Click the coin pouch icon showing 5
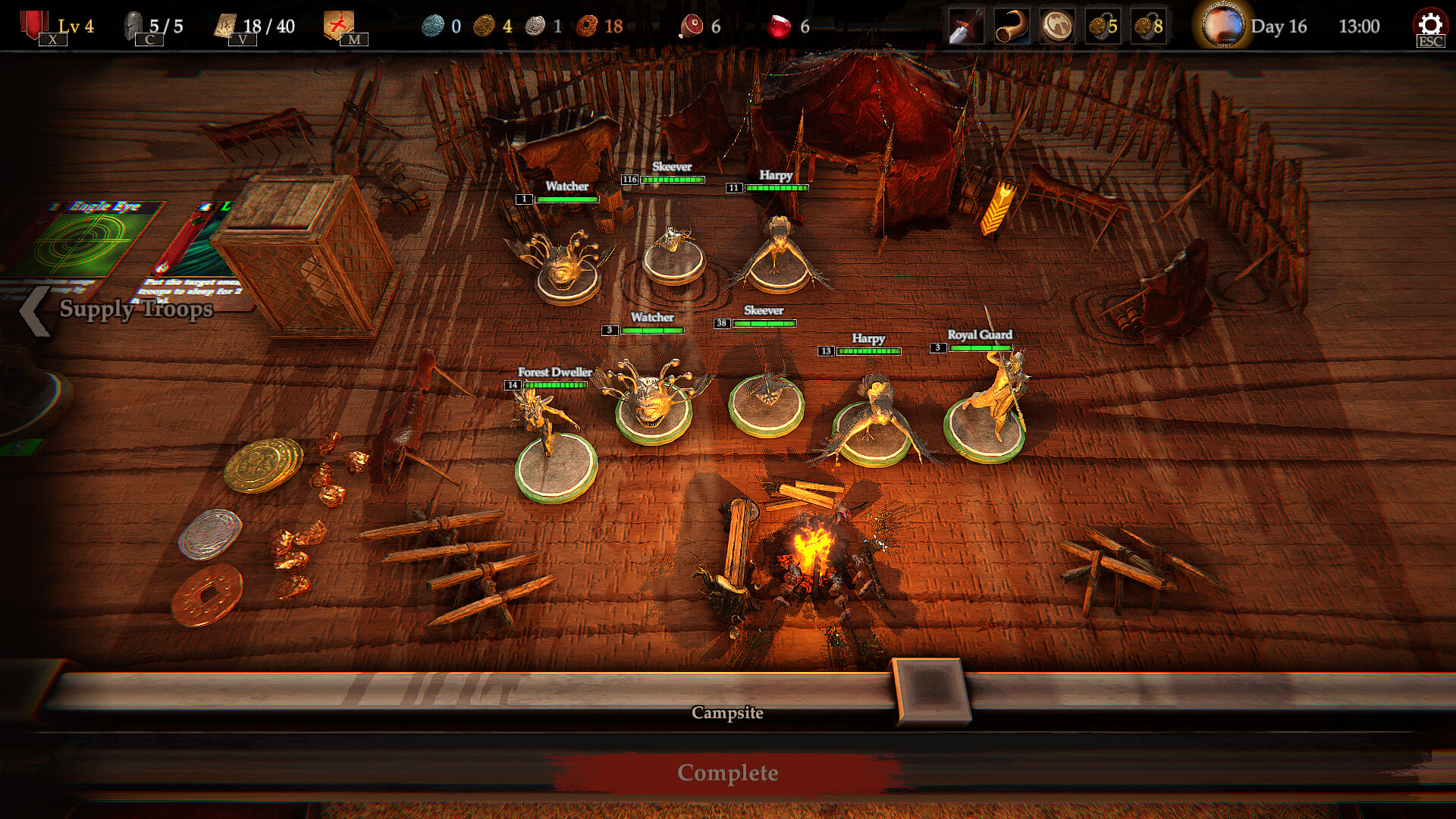The height and width of the screenshot is (819, 1456). 1103,27
